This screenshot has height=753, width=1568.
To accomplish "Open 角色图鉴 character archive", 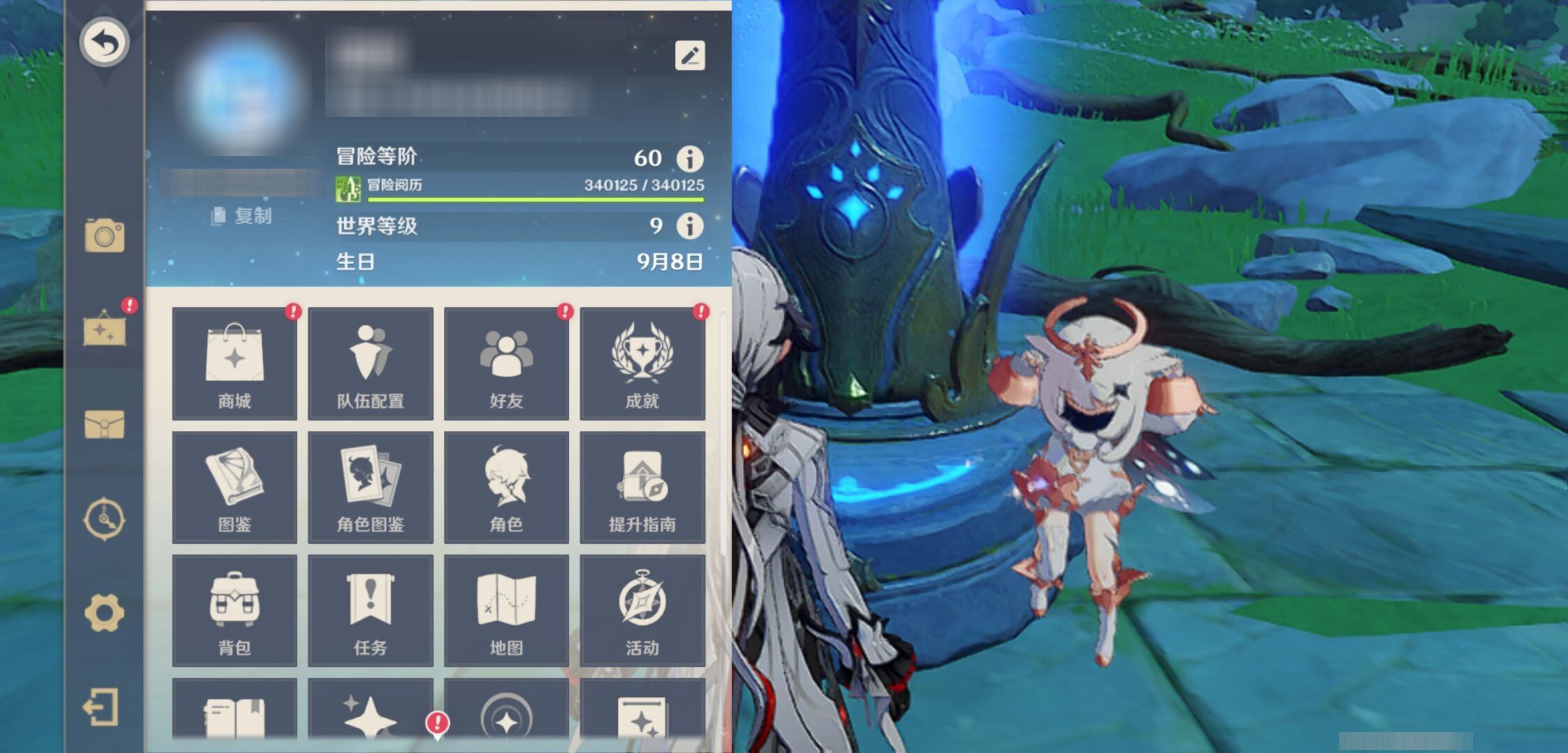I will tap(370, 487).
